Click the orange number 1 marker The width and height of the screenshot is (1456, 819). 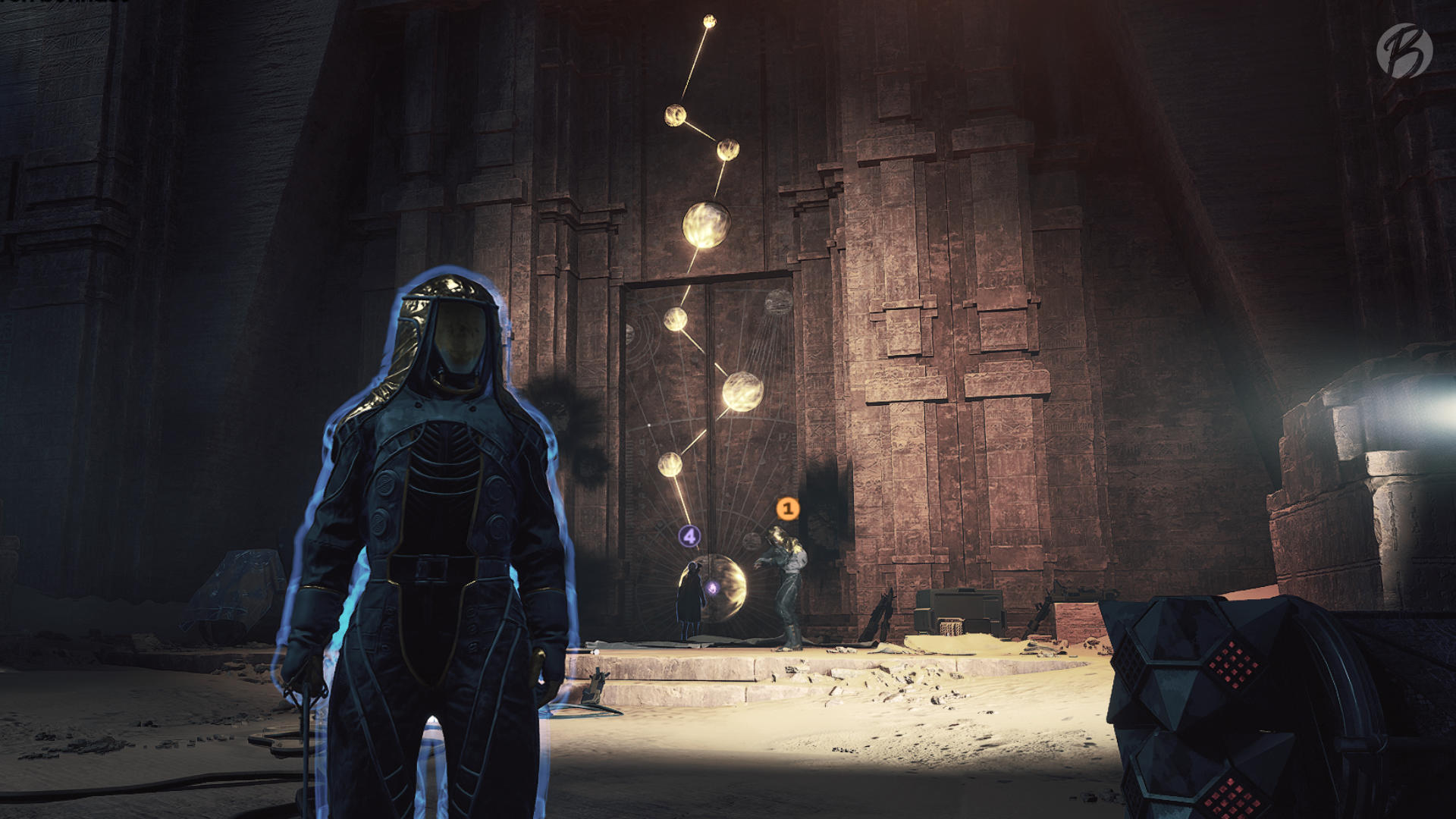tap(787, 509)
